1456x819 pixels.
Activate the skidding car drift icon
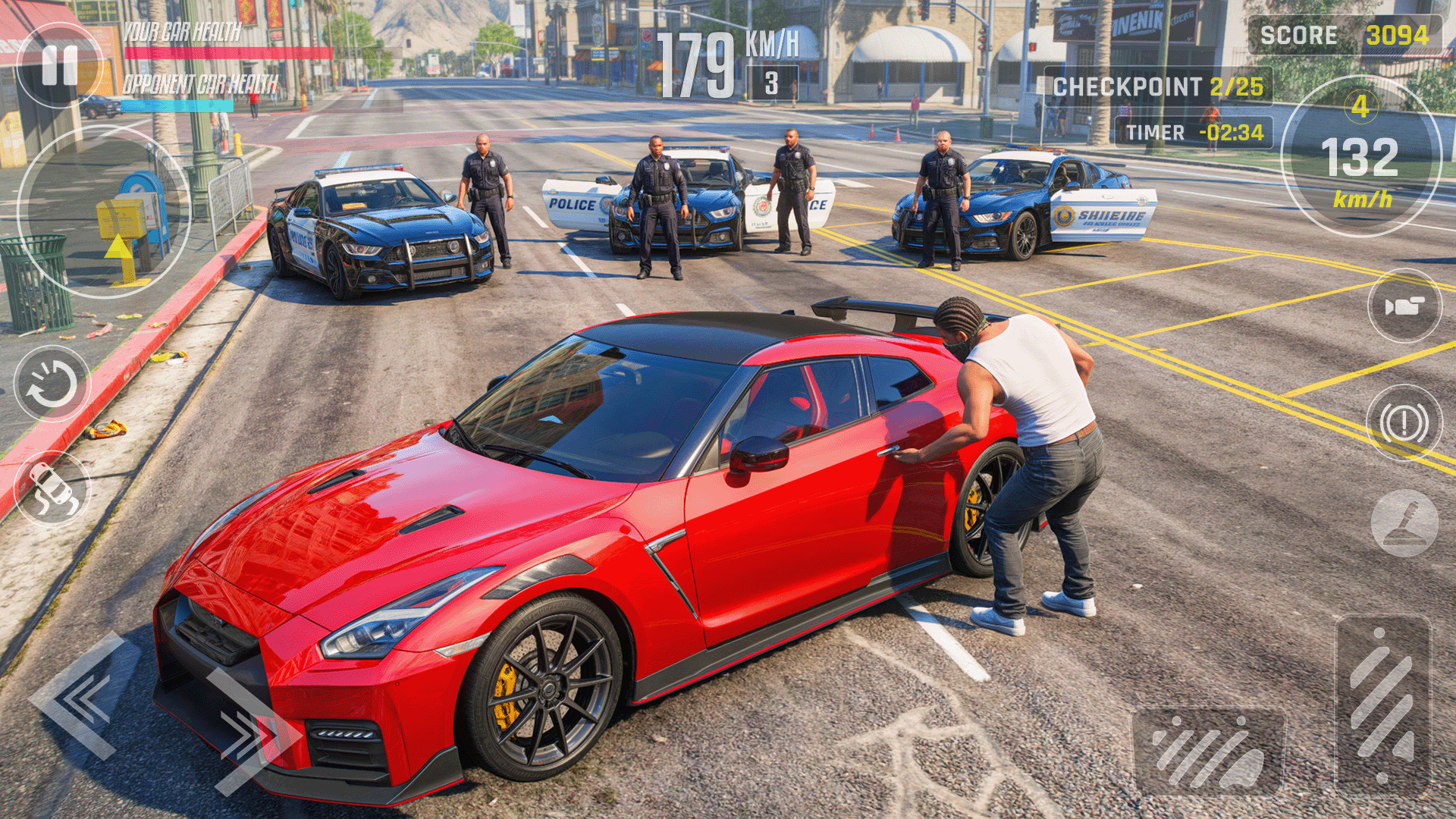52,489
